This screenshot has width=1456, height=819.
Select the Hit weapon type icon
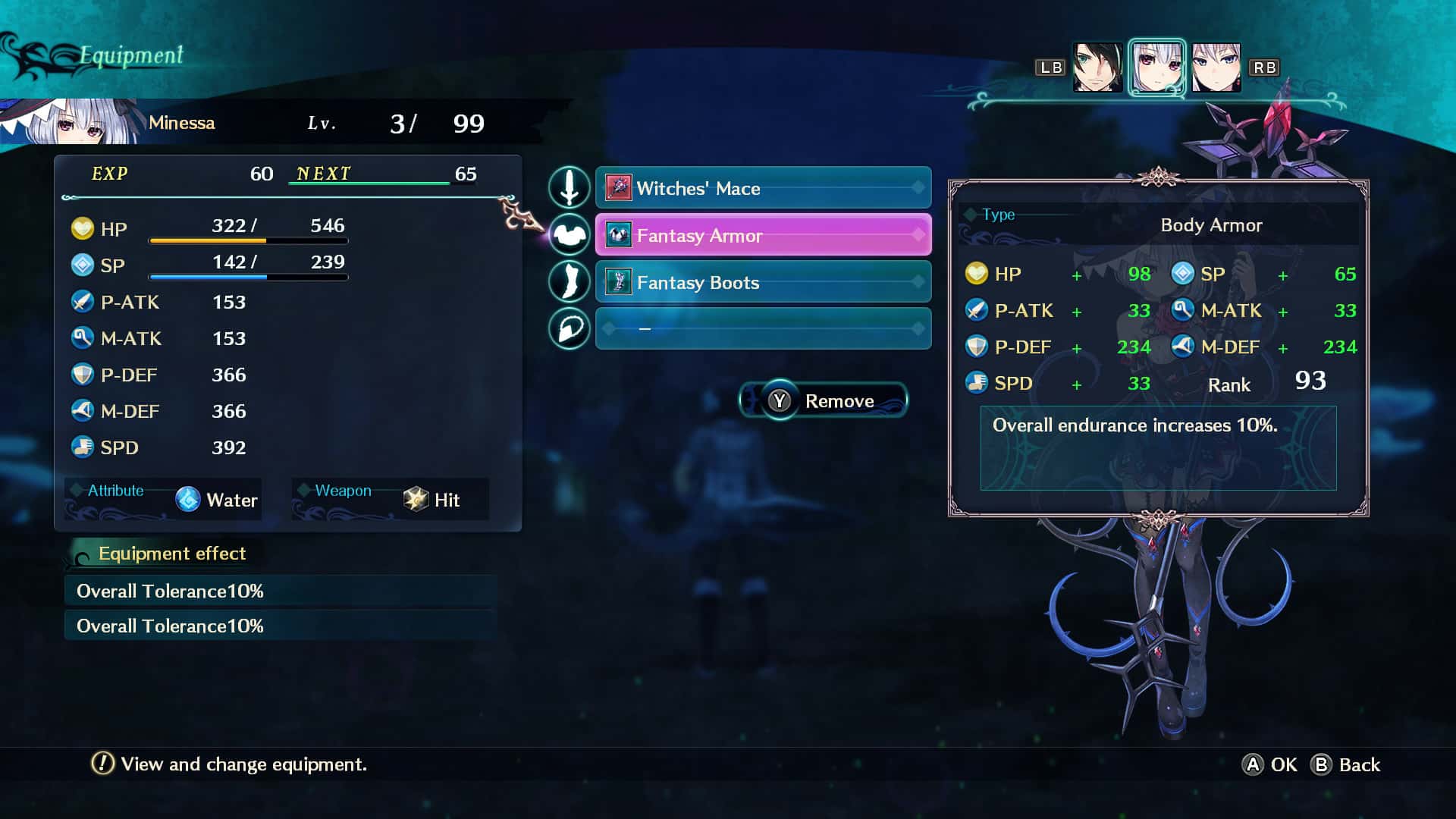[x=416, y=500]
